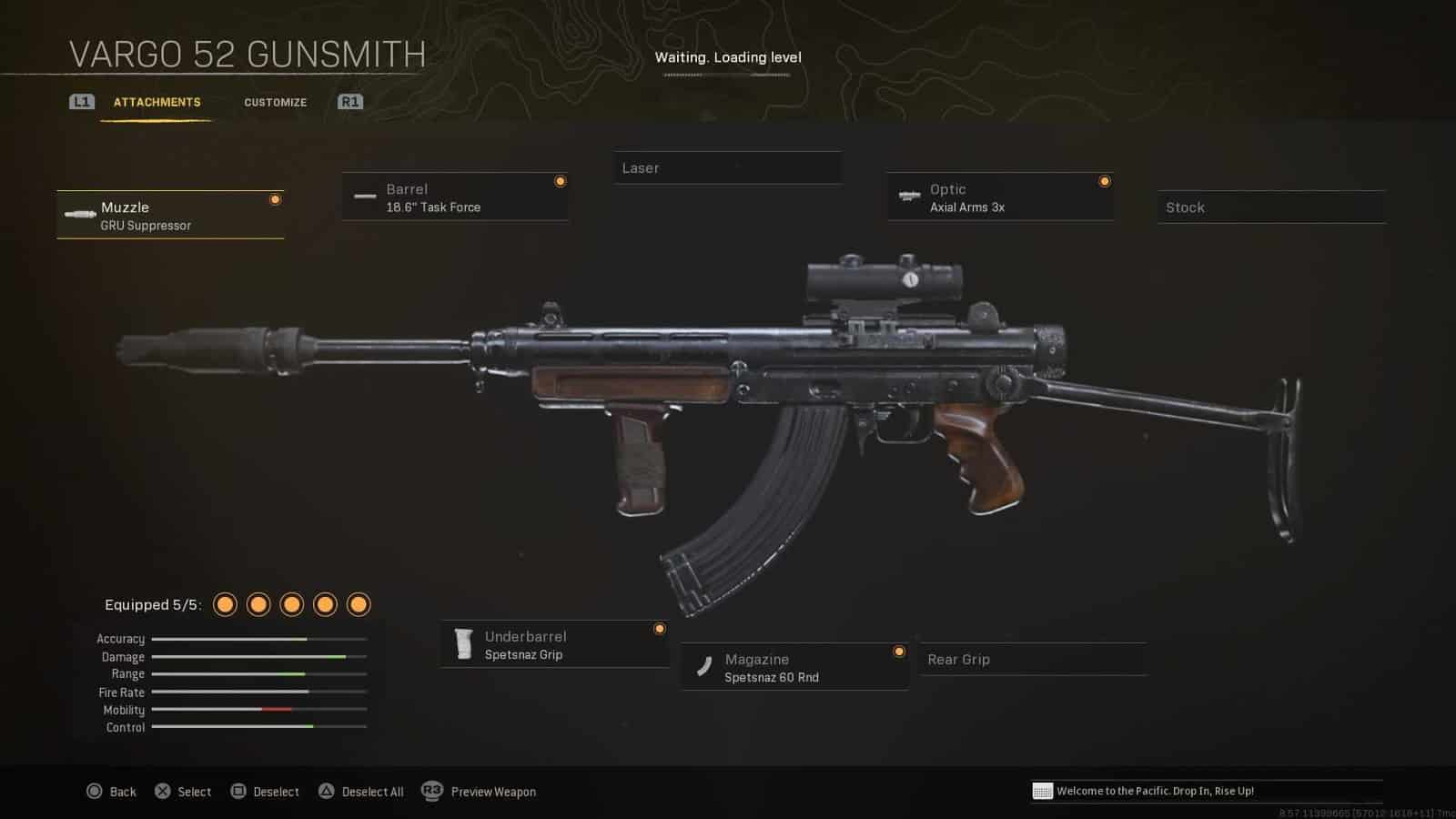Open the Barrel 18.6" Task Force slot
1456x819 pixels.
[x=455, y=197]
